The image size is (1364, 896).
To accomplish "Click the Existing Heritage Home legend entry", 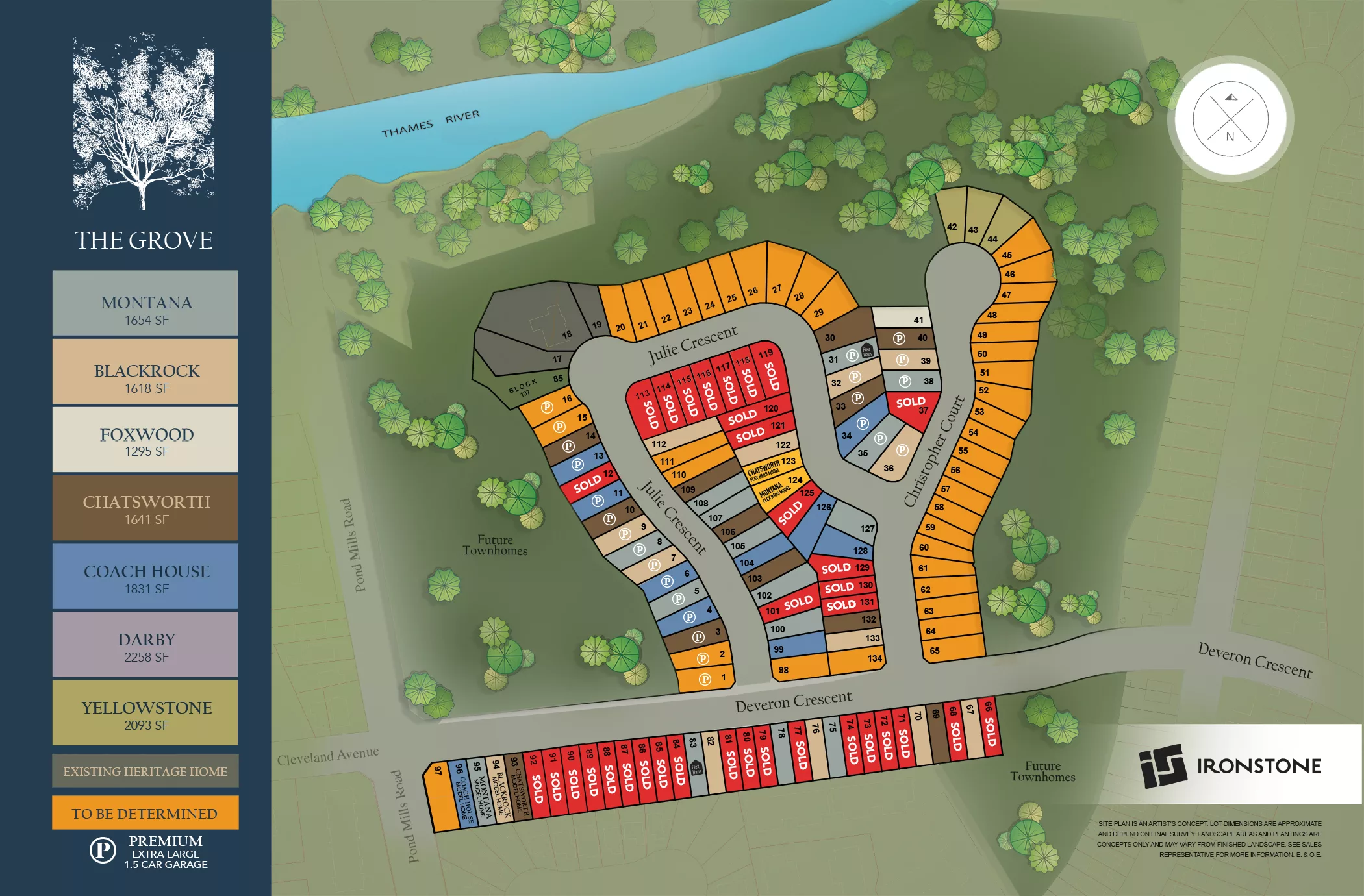I will click(x=145, y=771).
